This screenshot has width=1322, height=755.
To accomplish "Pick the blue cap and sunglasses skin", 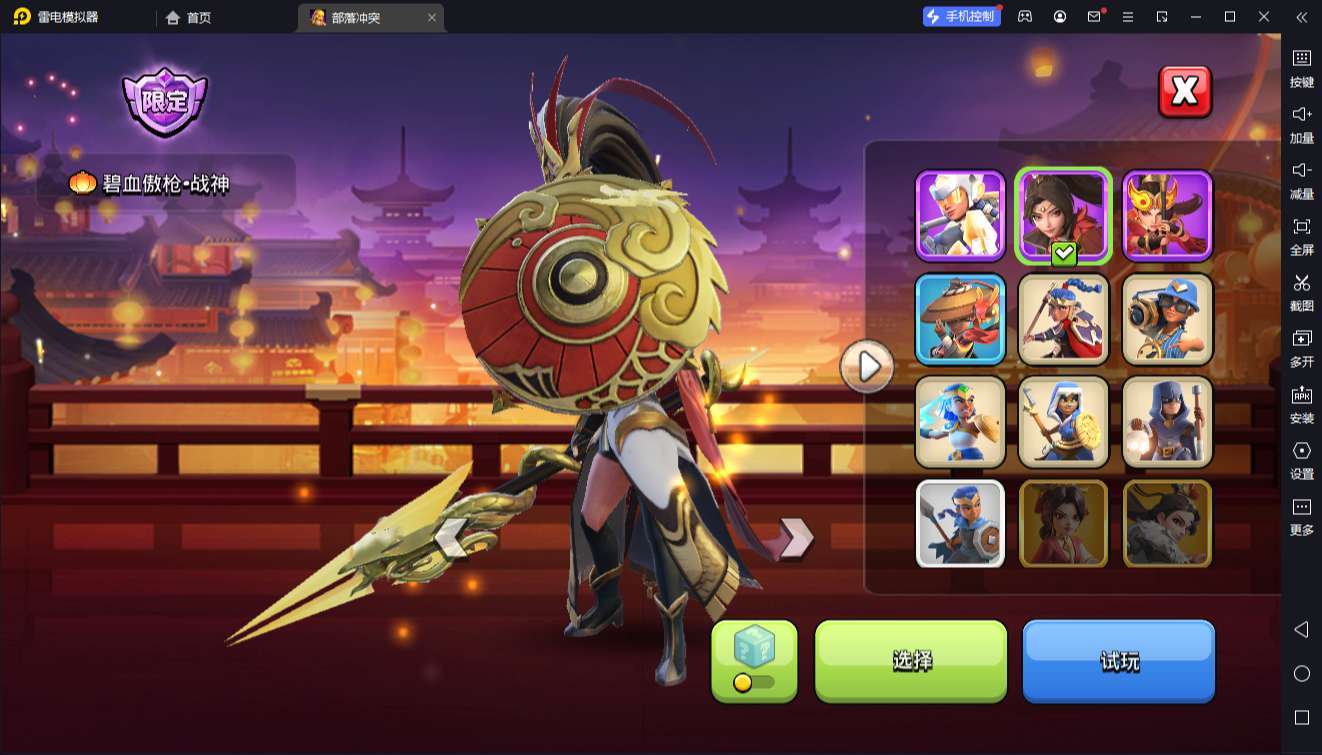I will (x=1167, y=318).
